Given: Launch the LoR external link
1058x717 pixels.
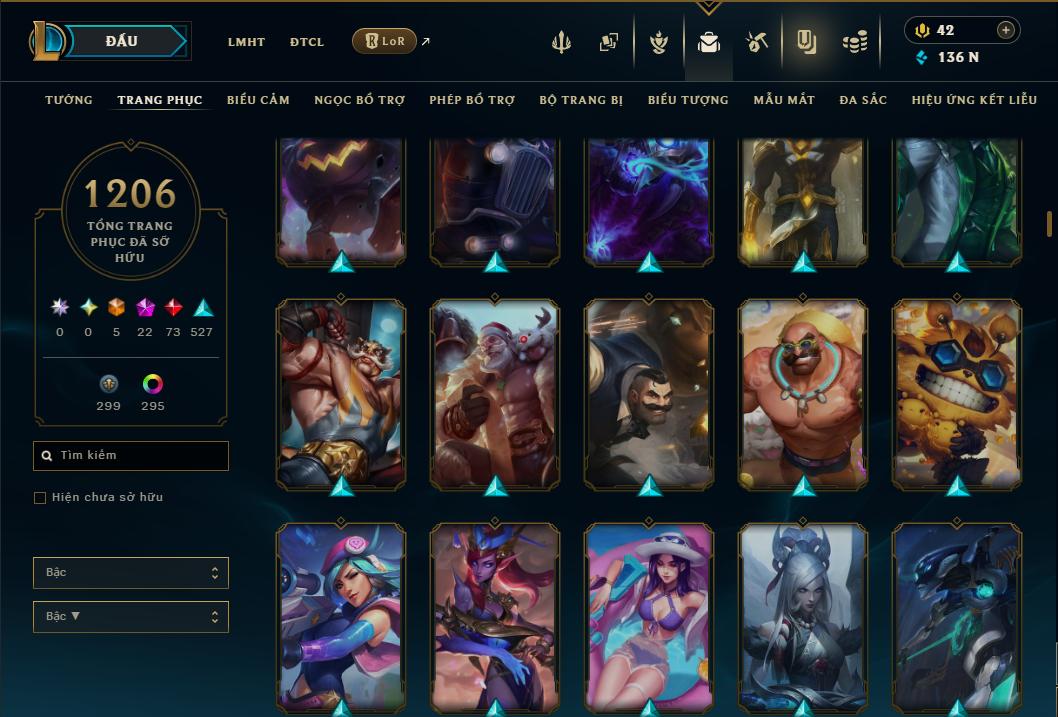Looking at the screenshot, I should tap(385, 41).
